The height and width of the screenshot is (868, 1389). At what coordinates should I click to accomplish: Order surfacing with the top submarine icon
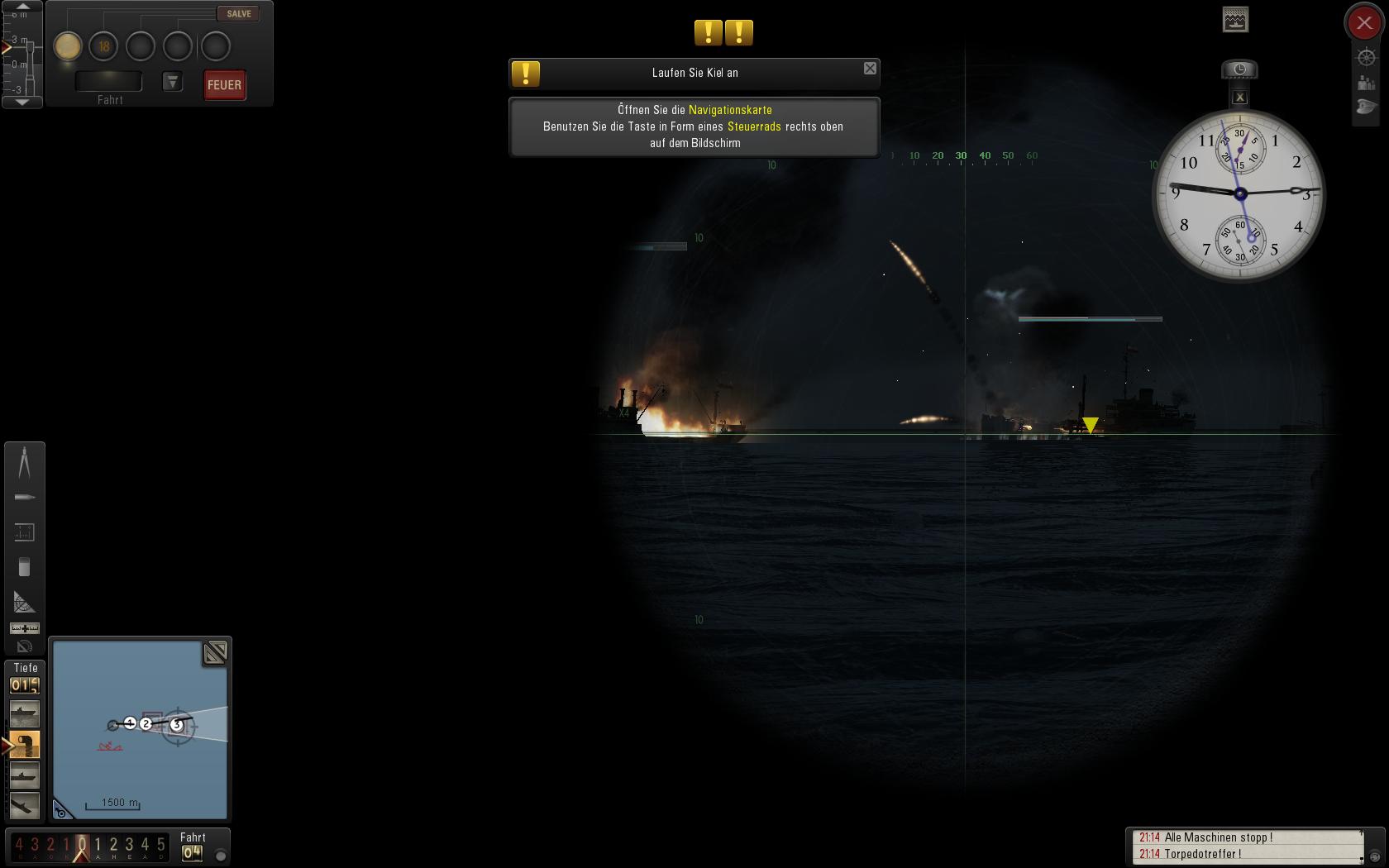pos(24,713)
